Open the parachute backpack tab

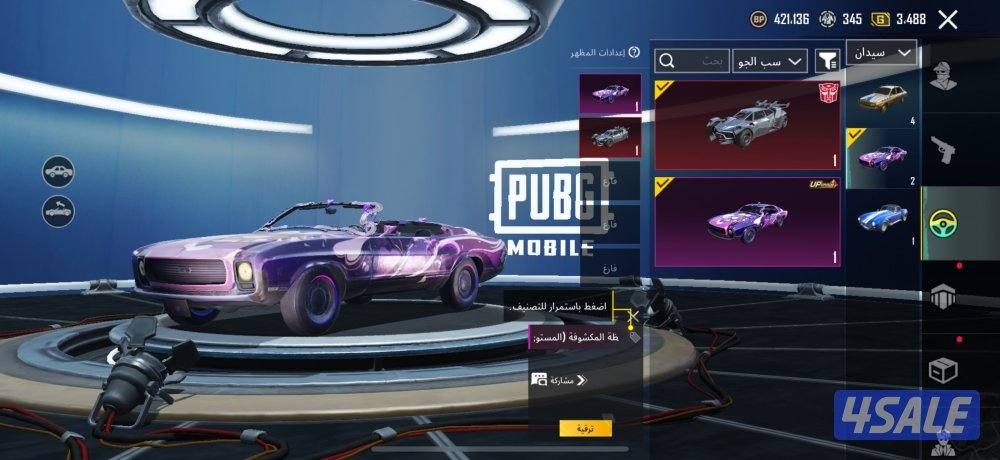click(x=940, y=297)
